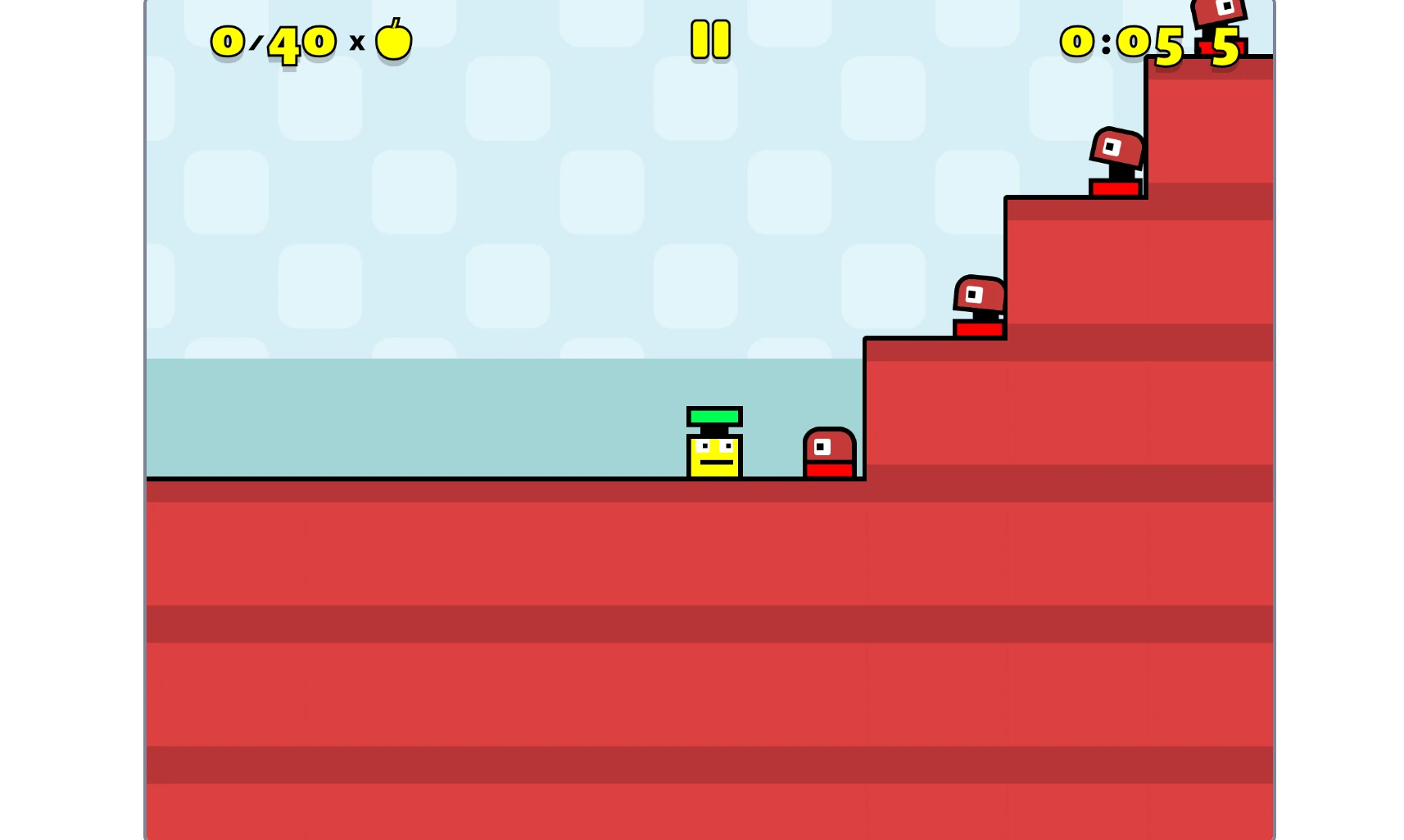The height and width of the screenshot is (840, 1404).
Task: Click the player's green cap
Action: [x=714, y=416]
